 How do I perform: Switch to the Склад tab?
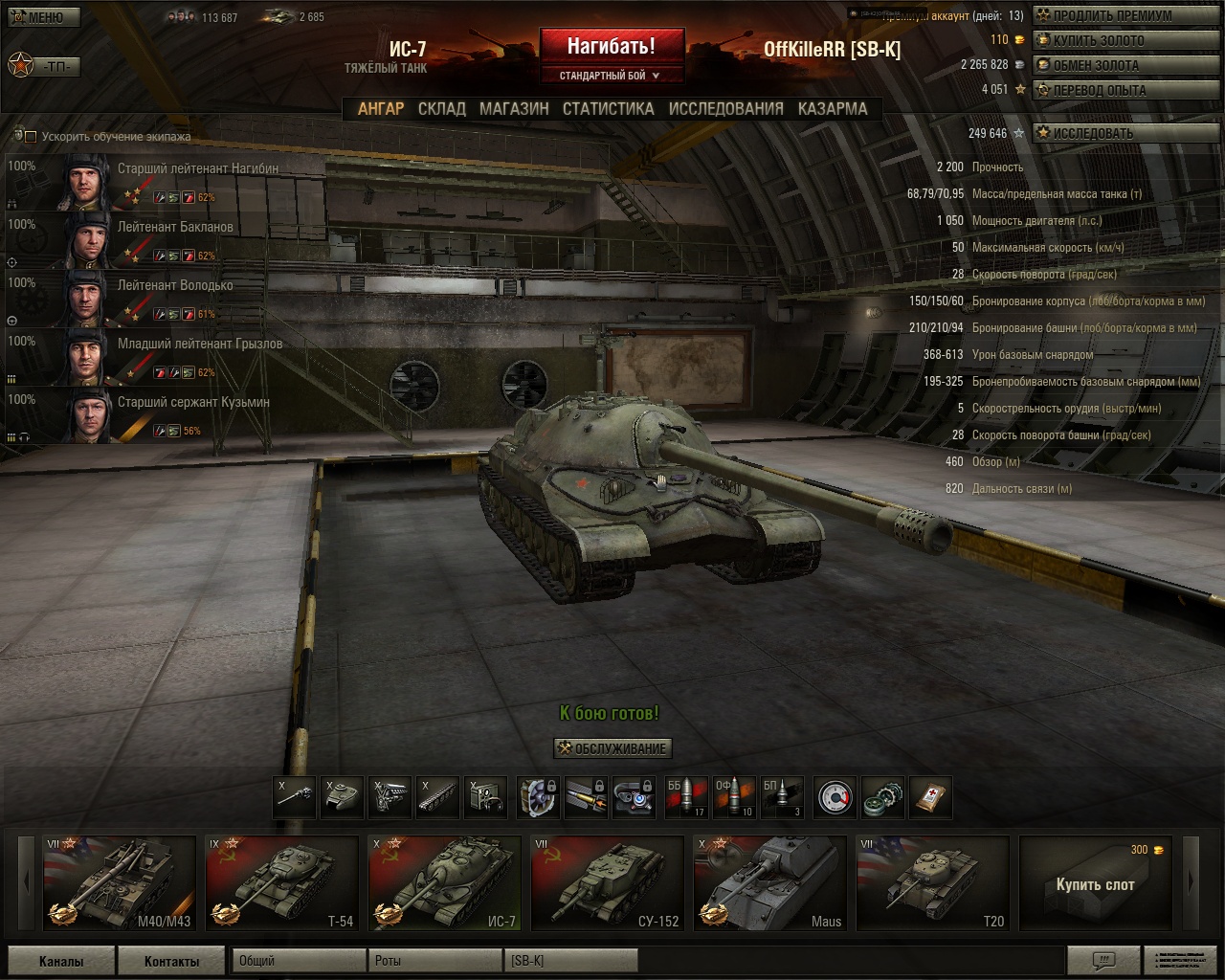pos(442,109)
